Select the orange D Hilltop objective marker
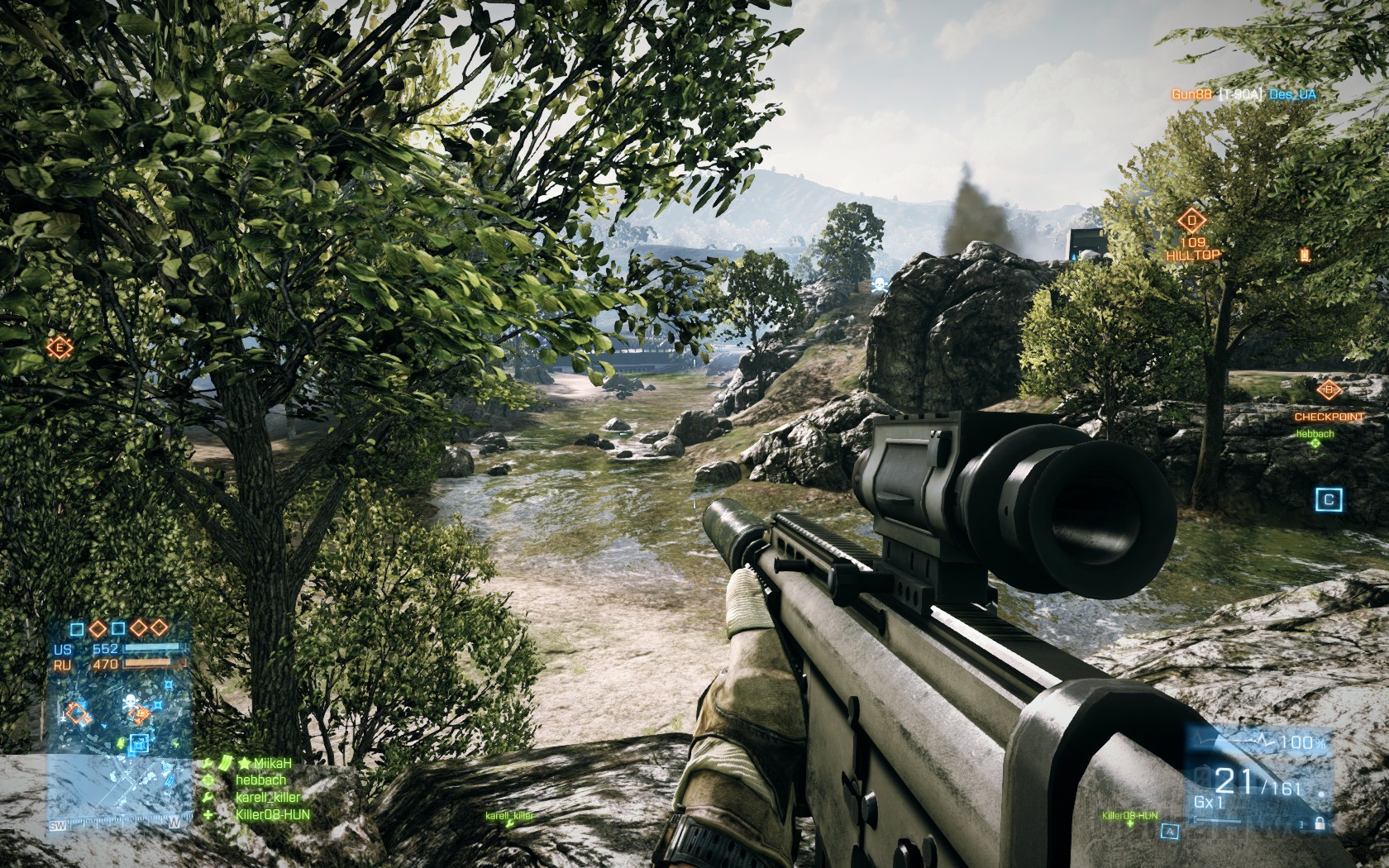1389x868 pixels. pyautogui.click(x=1191, y=221)
